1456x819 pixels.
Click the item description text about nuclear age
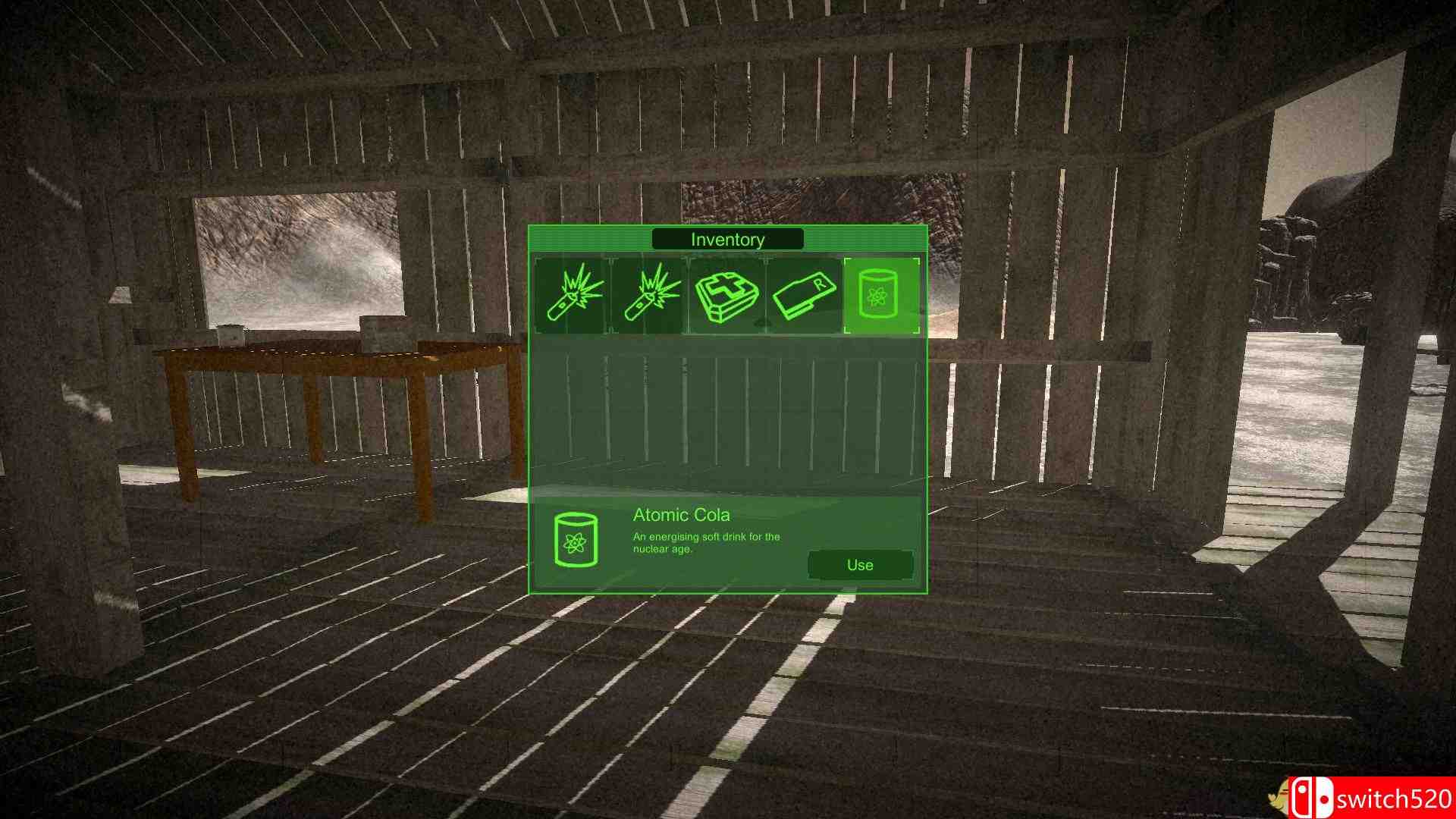click(x=704, y=541)
